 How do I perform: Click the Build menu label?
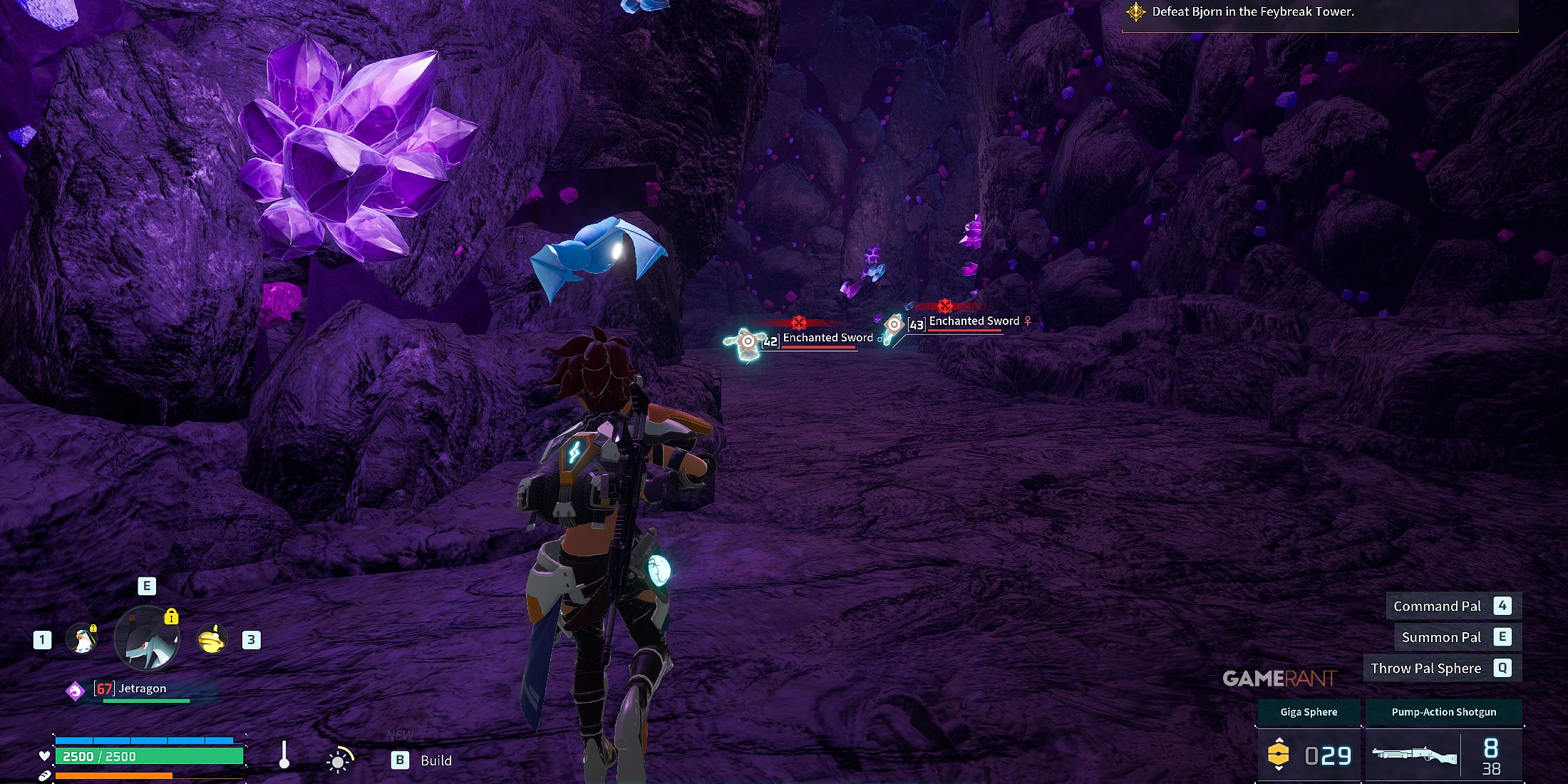pyautogui.click(x=435, y=760)
